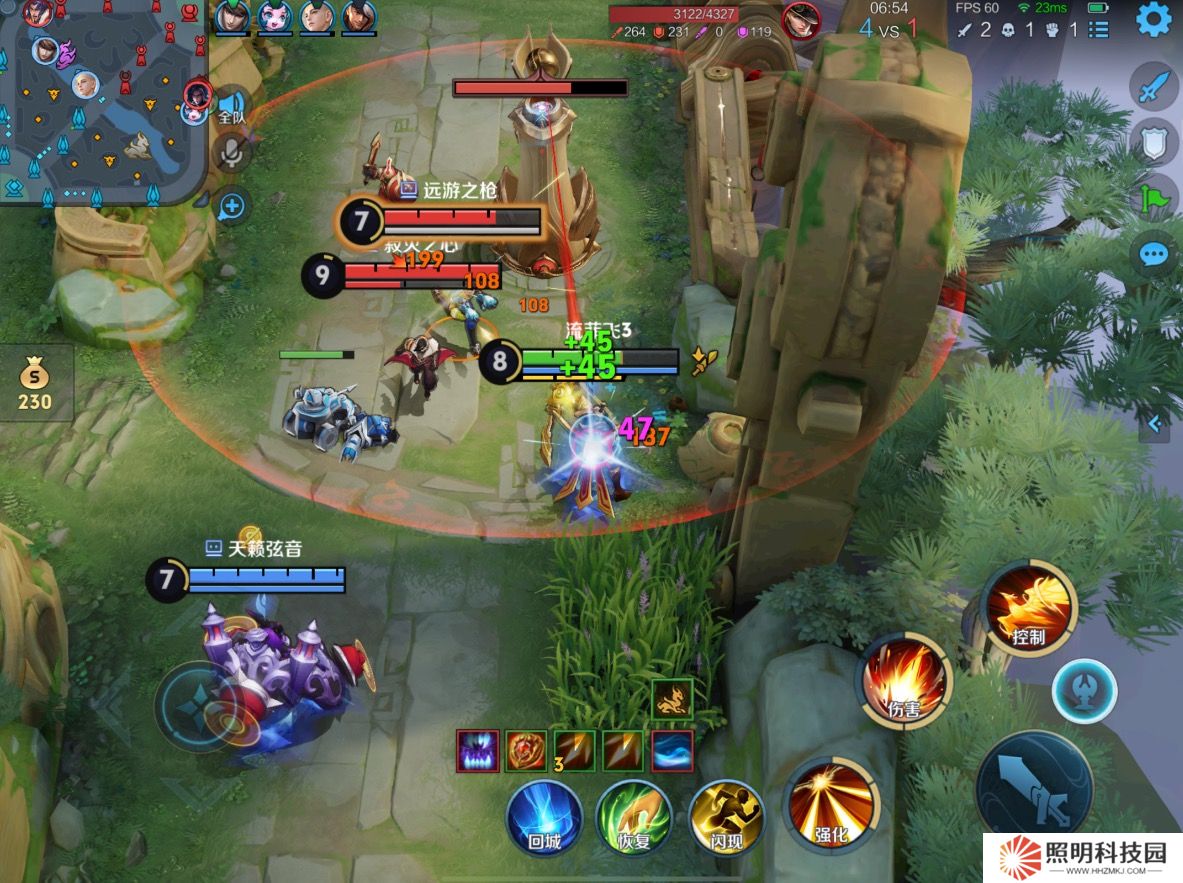Screen dimensions: 1183x883
Task: Send the sword attack signal
Action: (x=1154, y=86)
